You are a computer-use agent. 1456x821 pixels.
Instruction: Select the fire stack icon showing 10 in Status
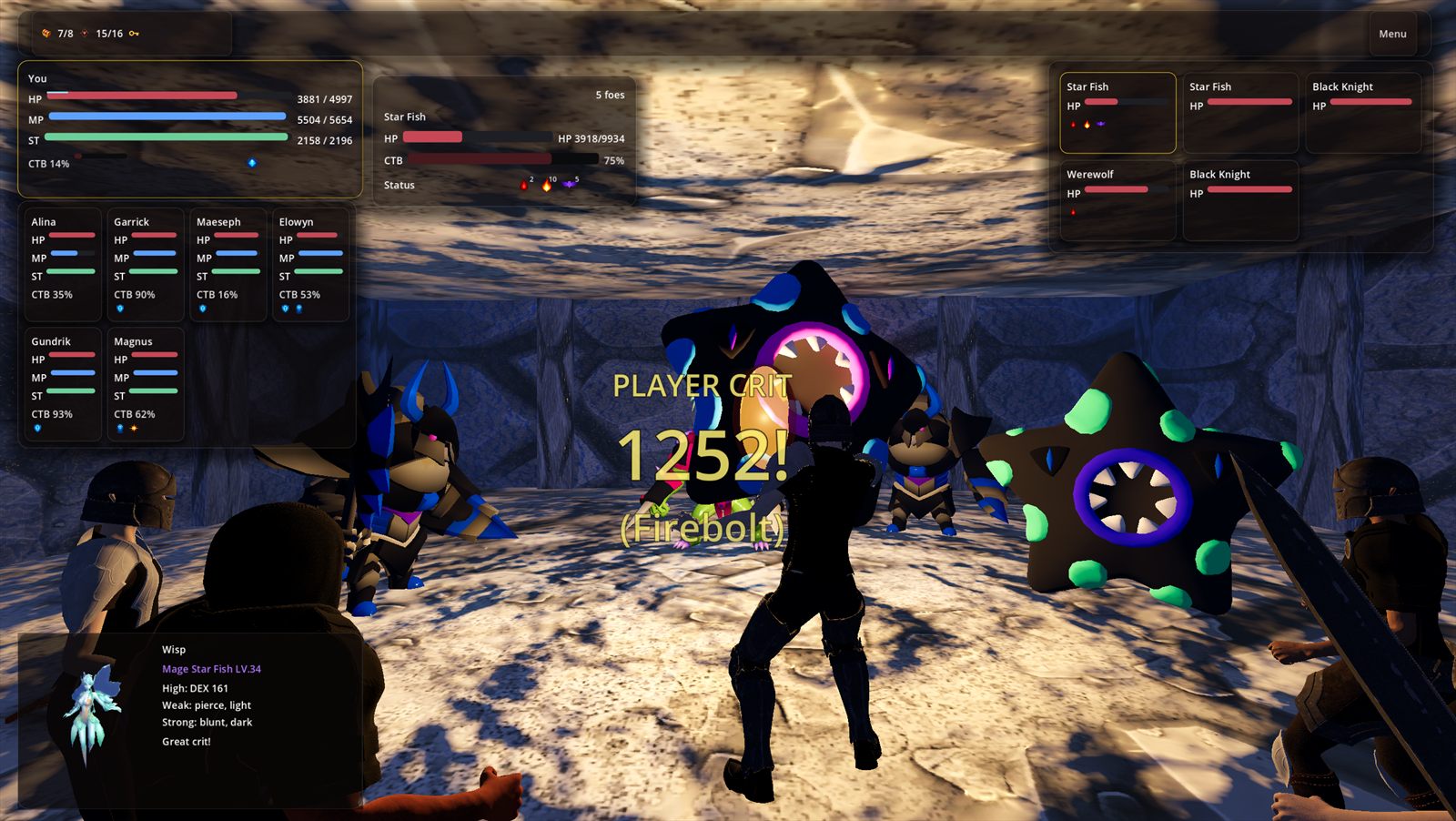546,186
